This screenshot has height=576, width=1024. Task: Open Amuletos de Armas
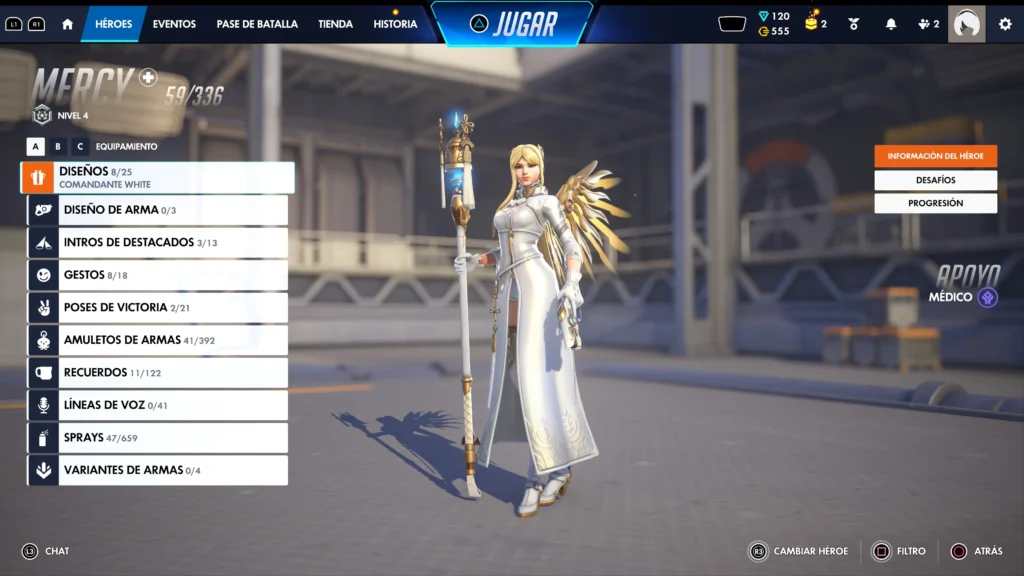[158, 340]
